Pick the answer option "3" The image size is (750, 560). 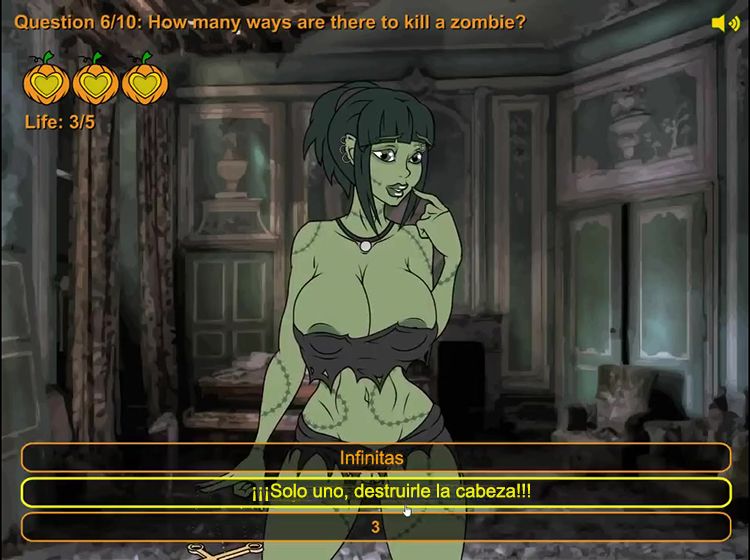(x=375, y=526)
